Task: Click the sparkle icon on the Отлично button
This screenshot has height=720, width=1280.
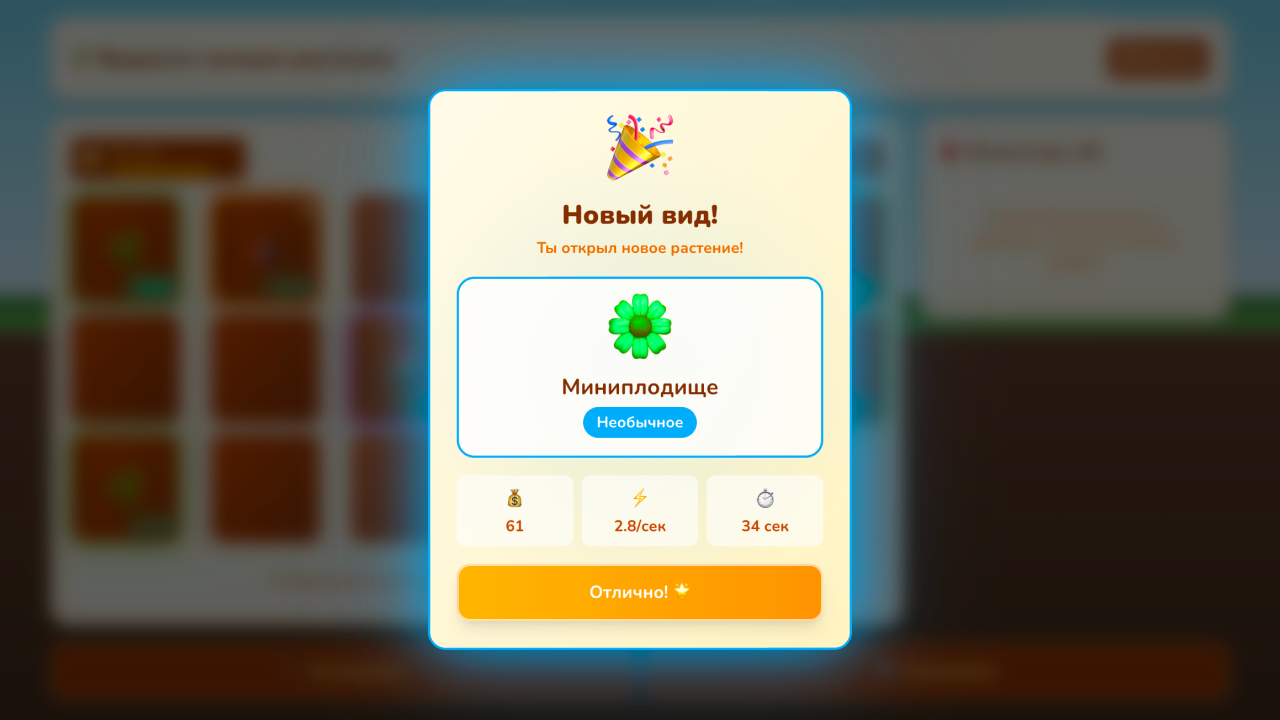Action: tap(681, 591)
